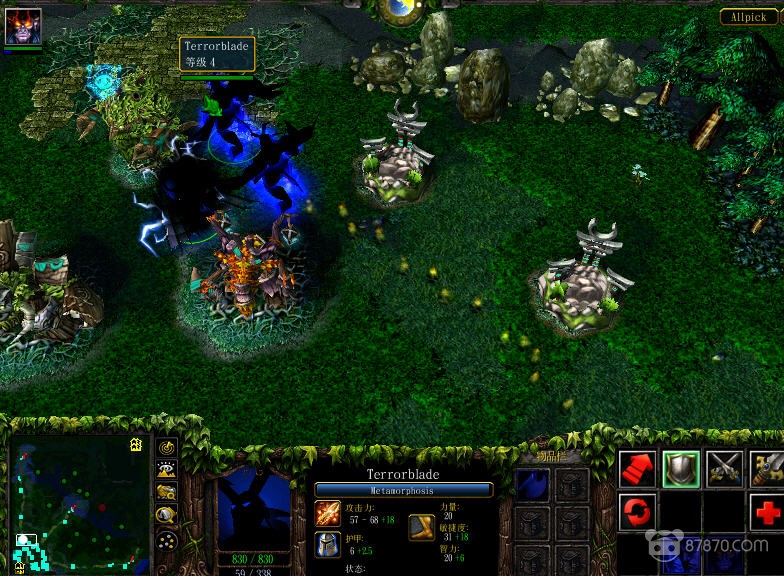
Task: Open the formation toggle button beside the minimap
Action: [x=166, y=540]
